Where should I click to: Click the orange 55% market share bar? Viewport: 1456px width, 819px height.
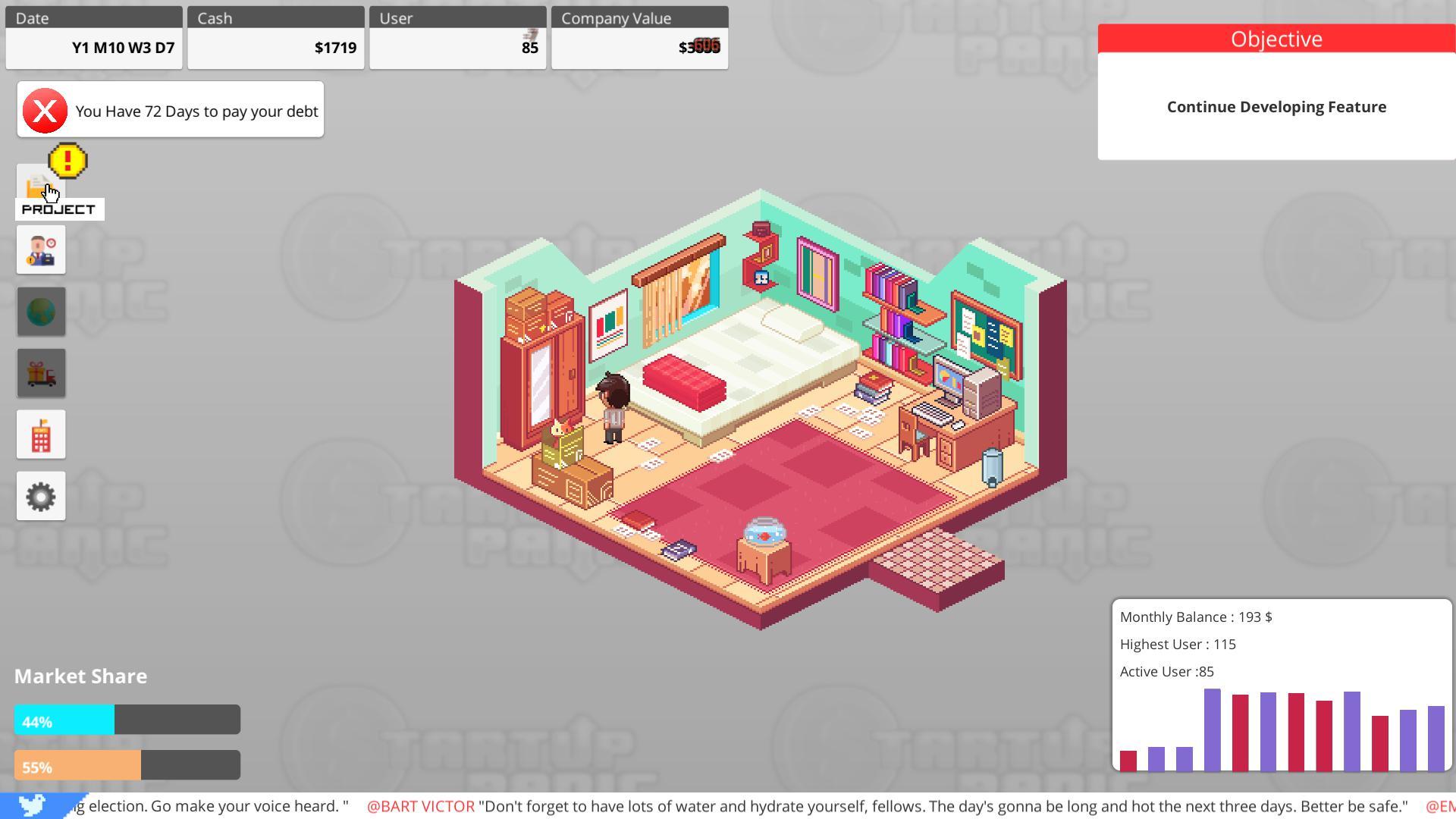(x=77, y=764)
